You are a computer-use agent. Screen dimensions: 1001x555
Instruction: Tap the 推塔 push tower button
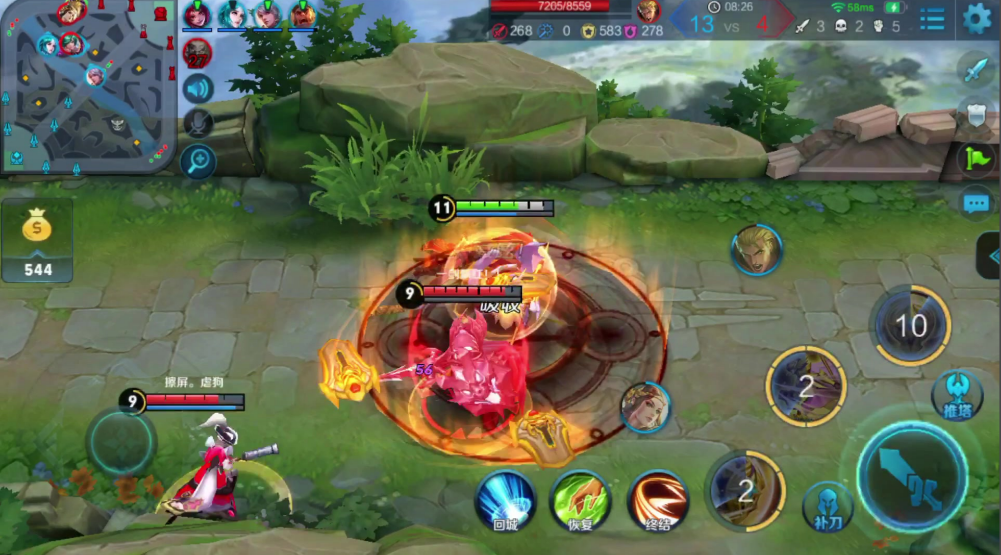tap(957, 393)
